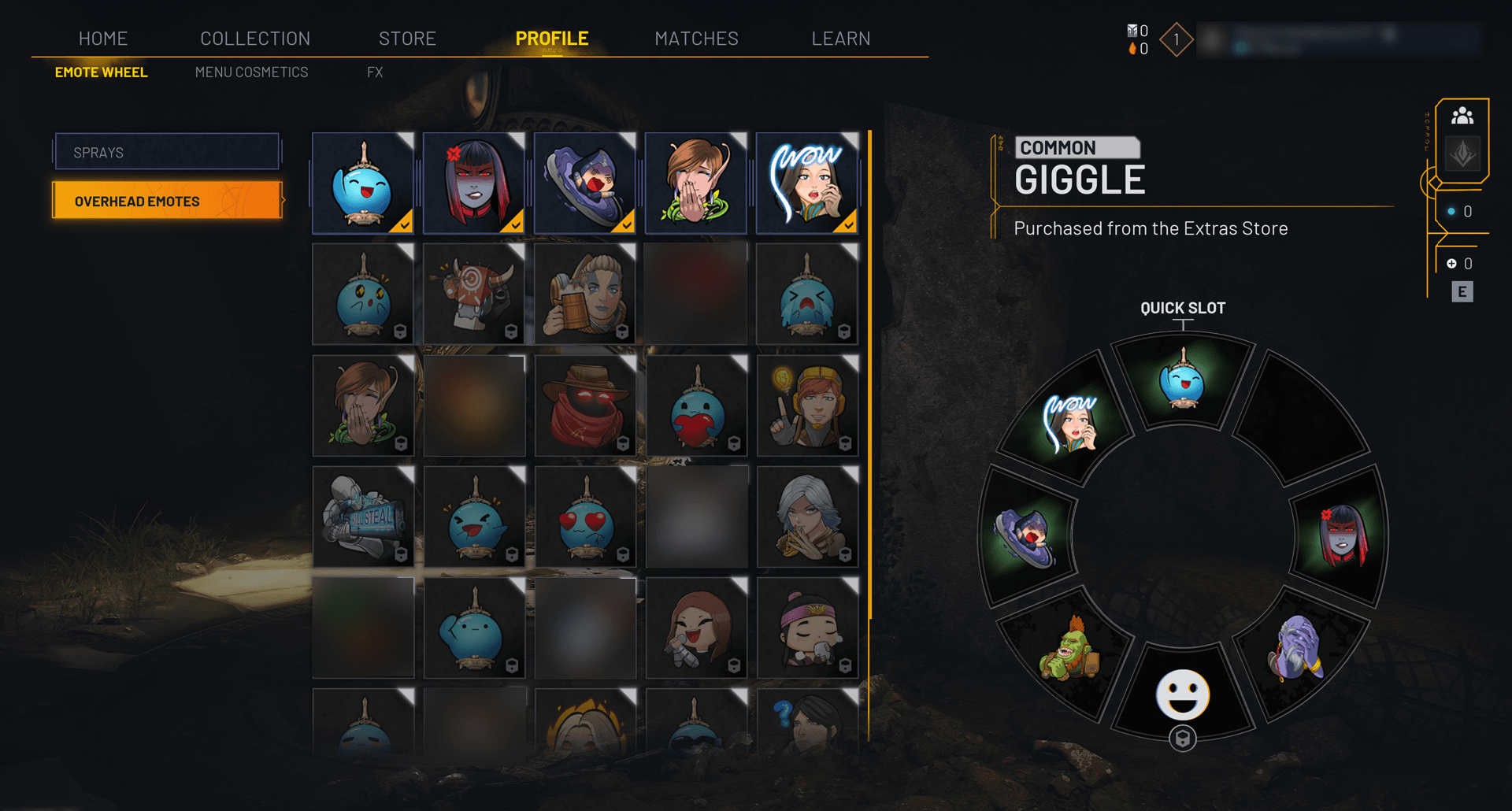This screenshot has height=811, width=1512.
Task: Open the friends party icon
Action: click(1462, 117)
